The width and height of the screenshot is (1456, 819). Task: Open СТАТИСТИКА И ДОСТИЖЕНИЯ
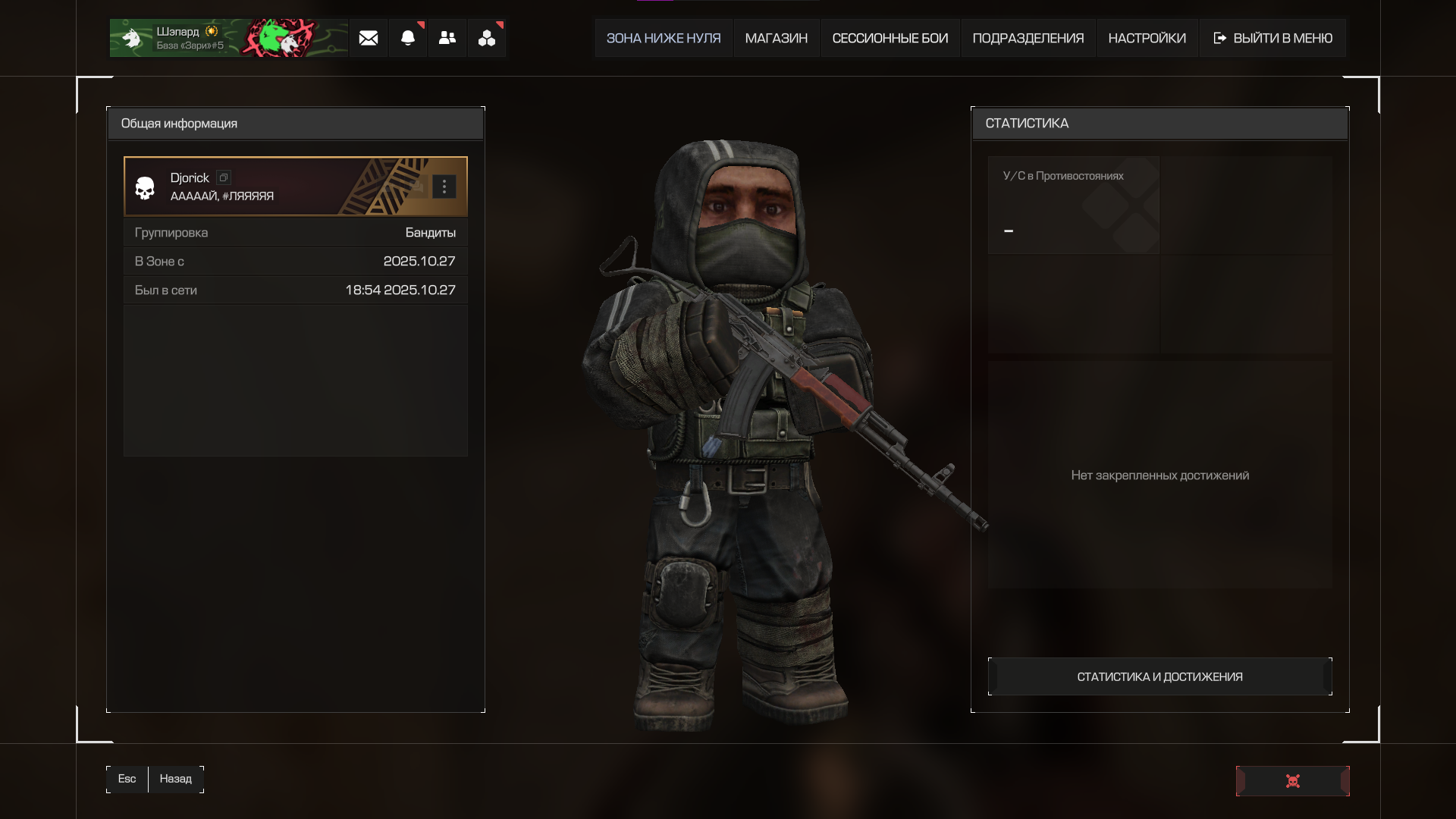pos(1159,676)
